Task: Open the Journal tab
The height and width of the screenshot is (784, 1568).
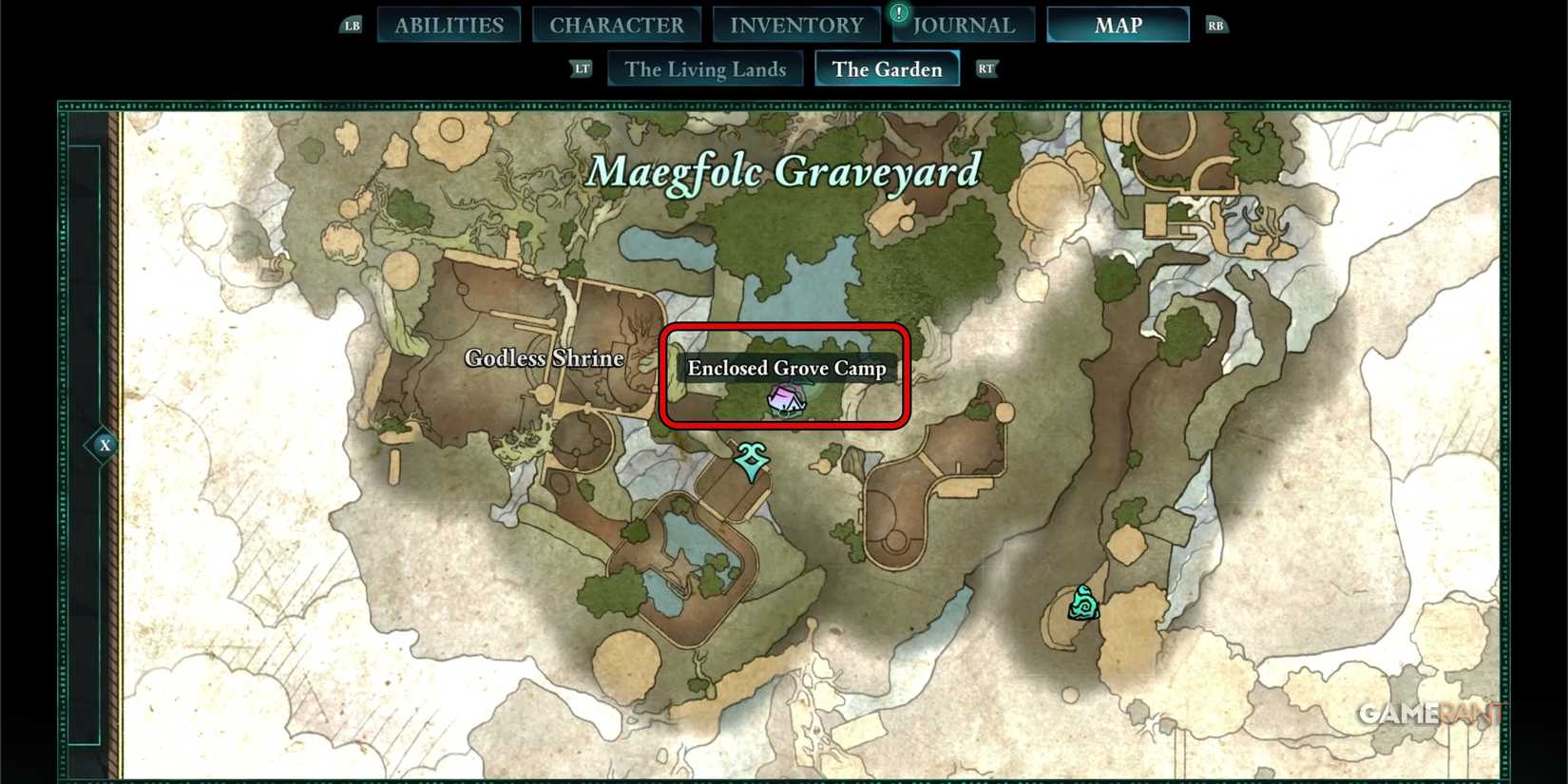Action: (963, 25)
